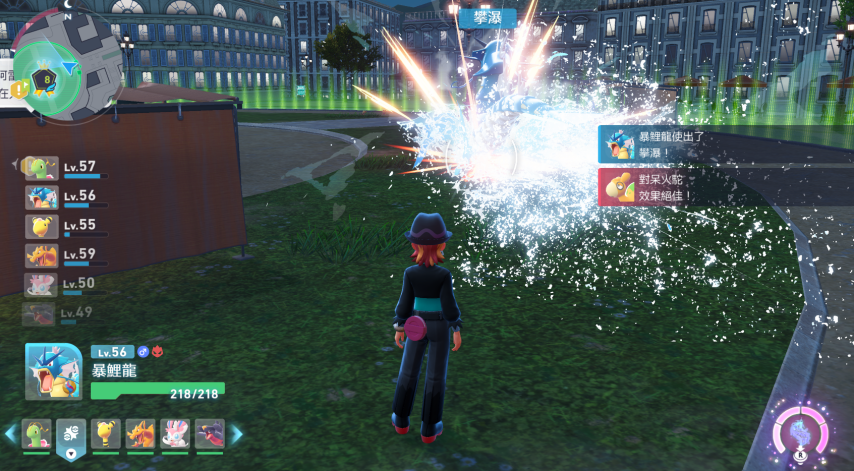
Task: Switch to Sylveon in the bottom bar
Action: 175,433
